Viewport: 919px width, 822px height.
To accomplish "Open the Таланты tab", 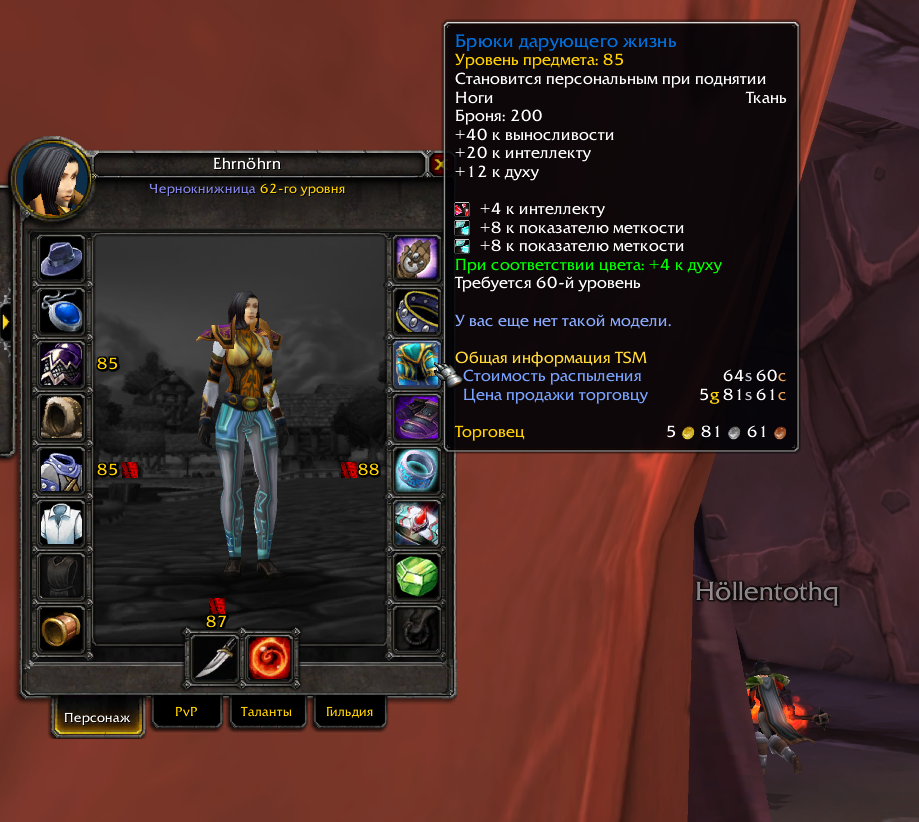I will (x=266, y=712).
